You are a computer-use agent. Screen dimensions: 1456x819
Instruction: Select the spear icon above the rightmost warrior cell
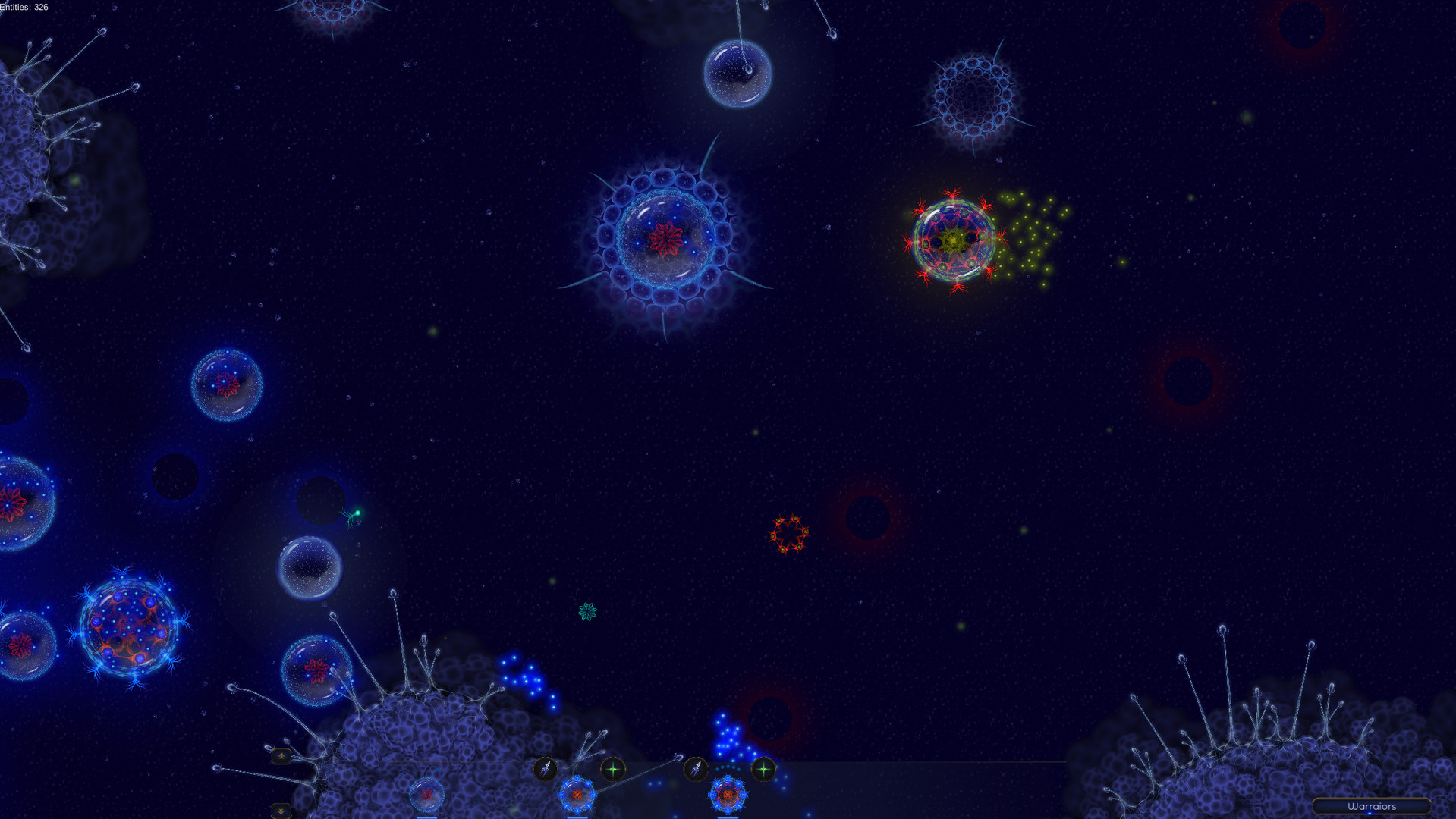[x=696, y=769]
